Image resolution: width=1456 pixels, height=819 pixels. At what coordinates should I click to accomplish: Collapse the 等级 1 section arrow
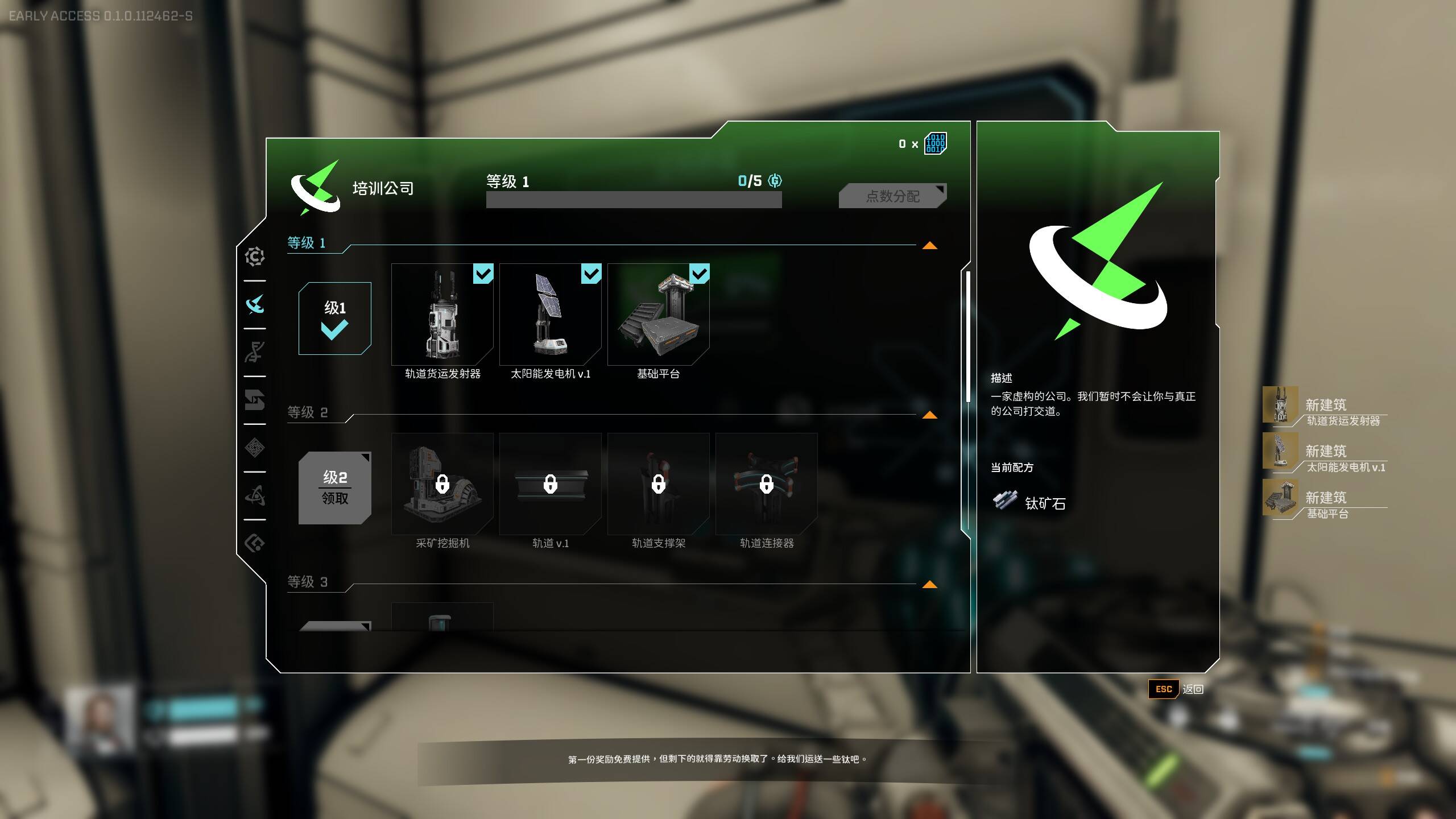[929, 246]
